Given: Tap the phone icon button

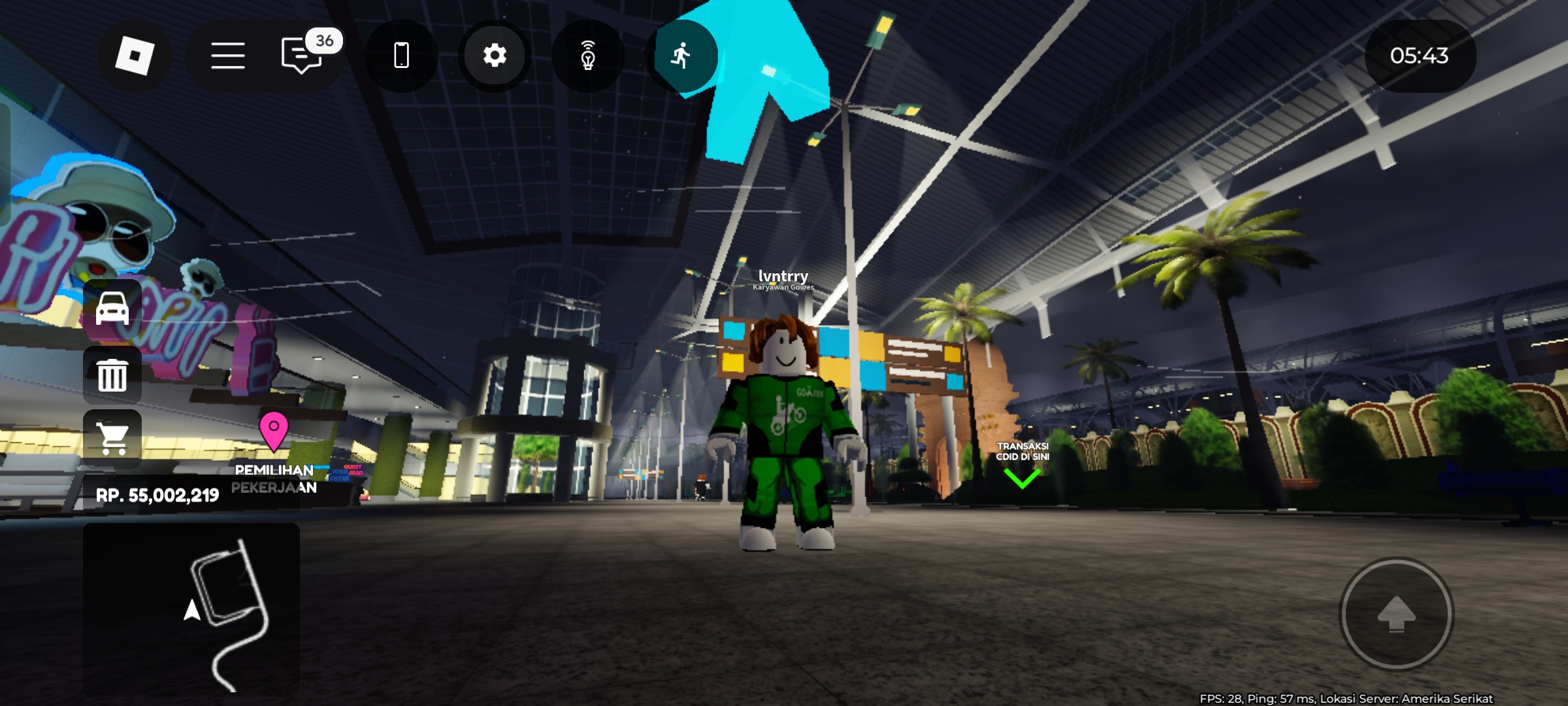Looking at the screenshot, I should click(401, 56).
